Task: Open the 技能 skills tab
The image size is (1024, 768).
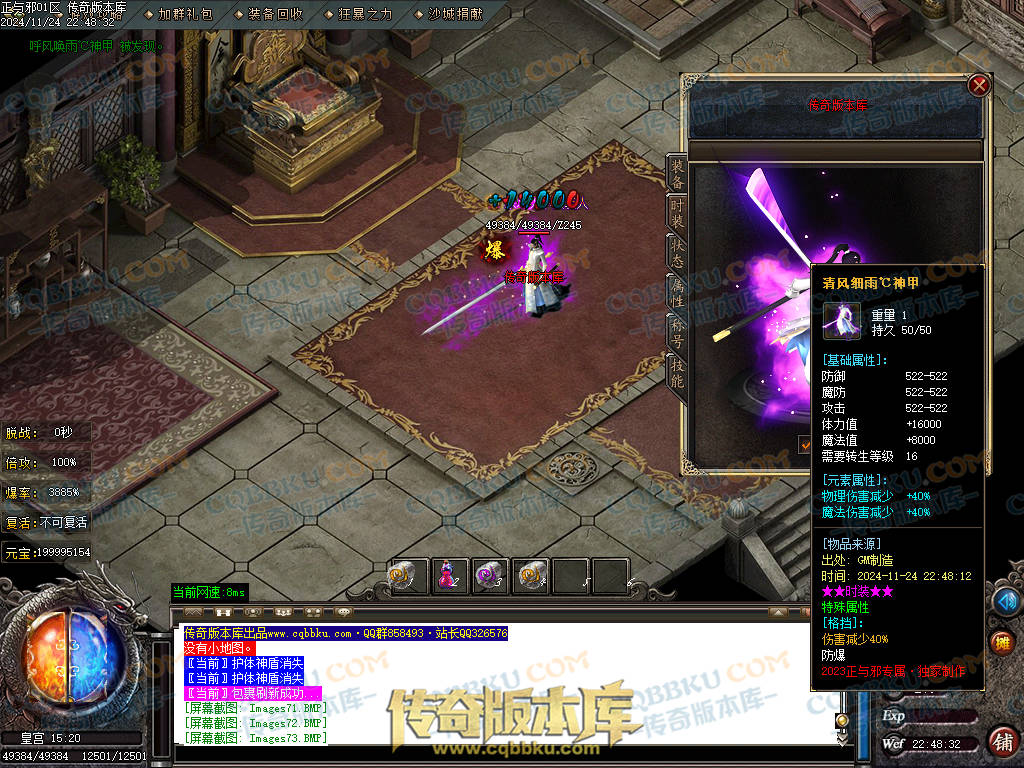Action: pos(677,370)
